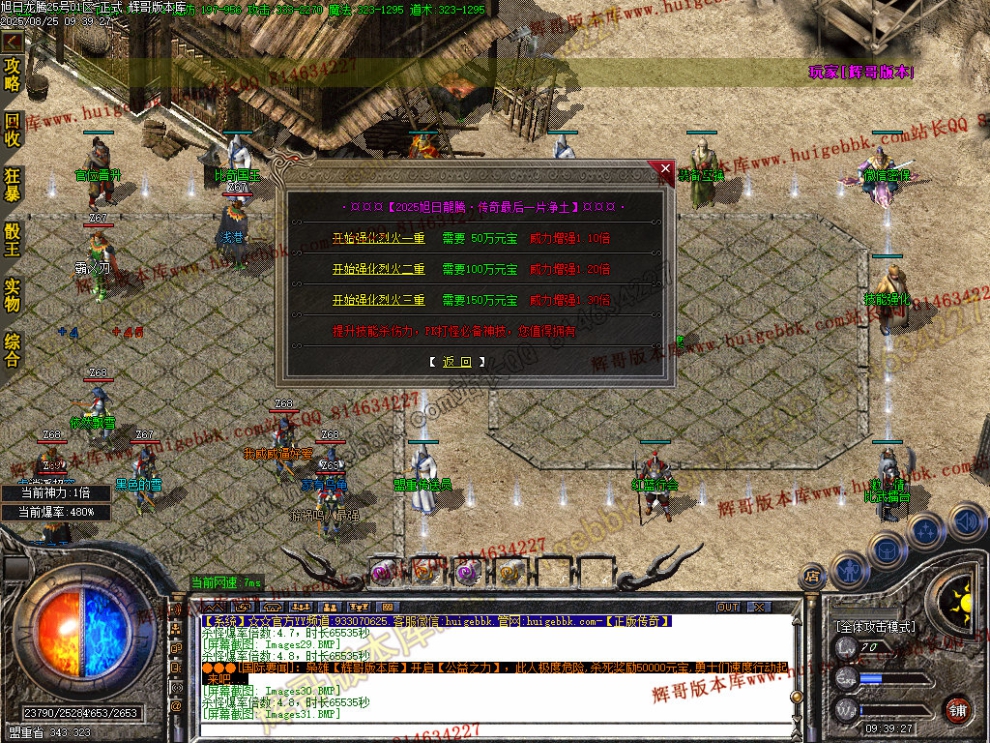Screen dimensions: 990x743
Task: Choose 开始强化烈火一重 option
Action: pos(378,239)
